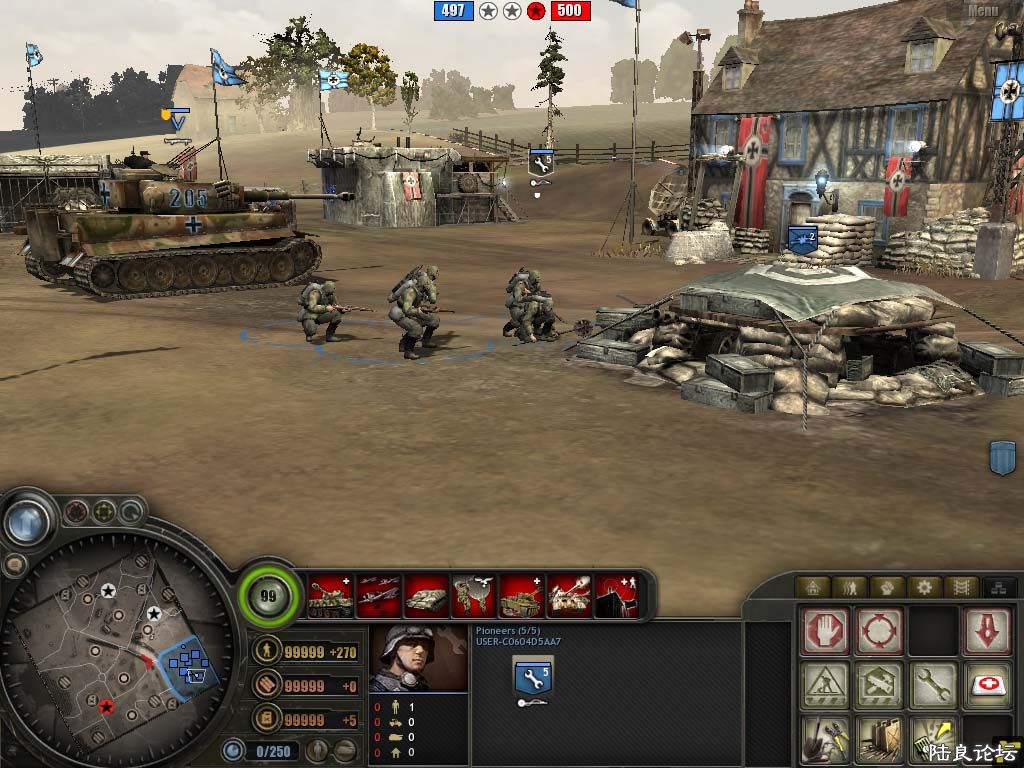Open the house-and-hammer advanced build menu
Screen dimensions: 1024x768
[x=879, y=686]
